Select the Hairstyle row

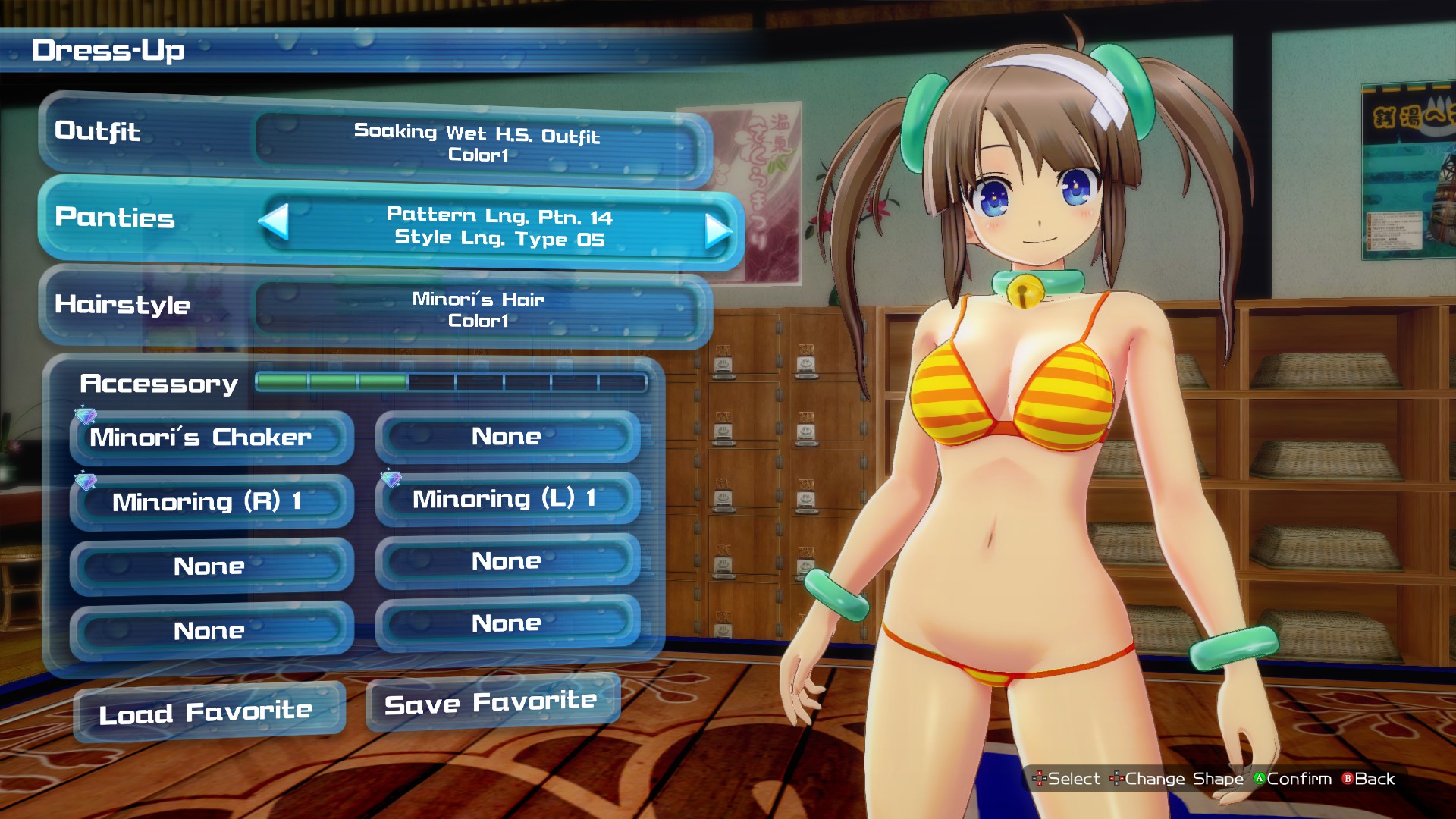coord(375,308)
